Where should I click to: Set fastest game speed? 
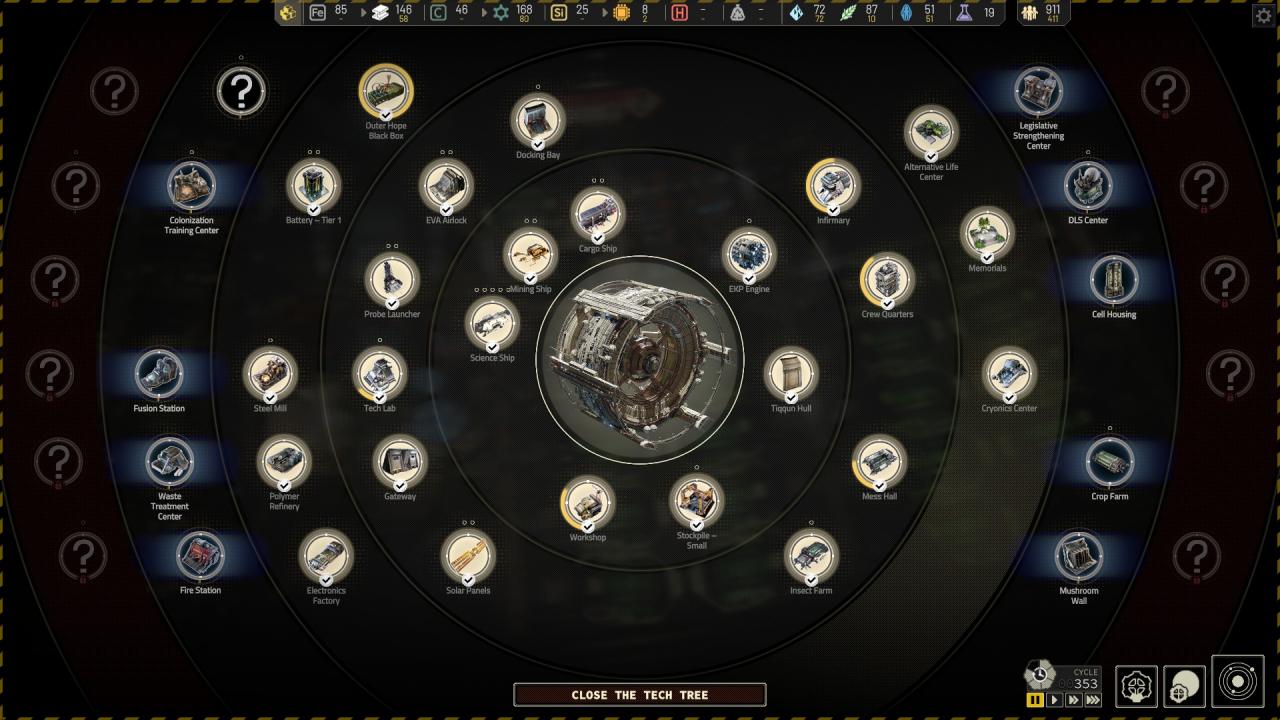(x=1093, y=700)
